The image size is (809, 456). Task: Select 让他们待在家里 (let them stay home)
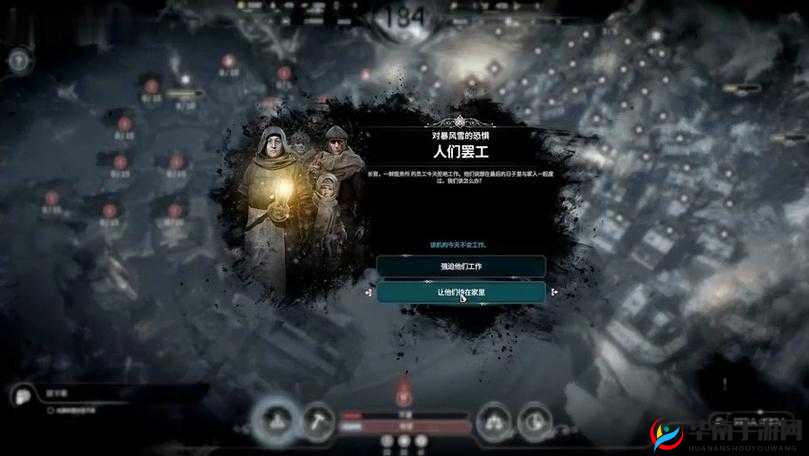461,292
